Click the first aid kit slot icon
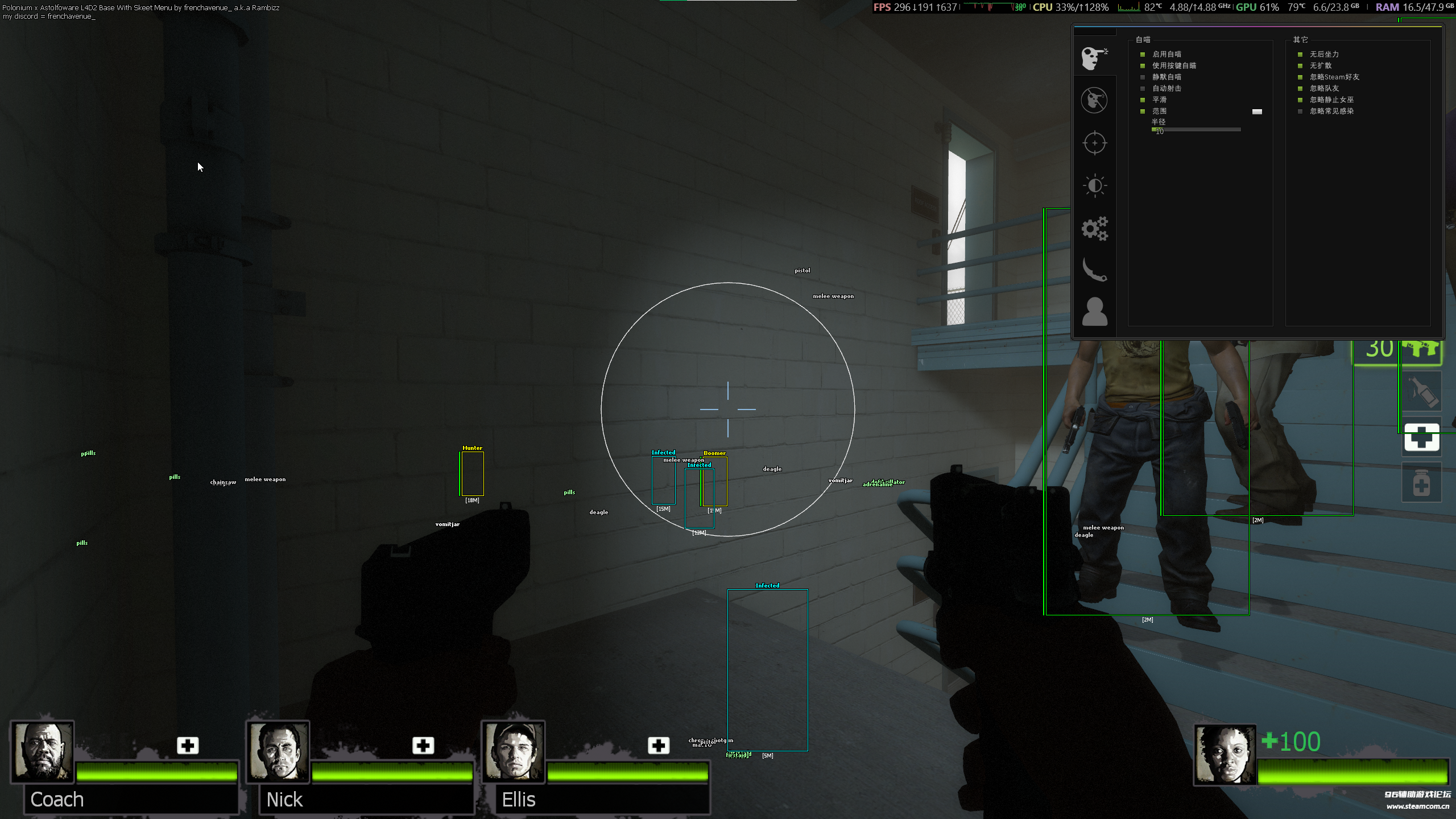 (1422, 438)
